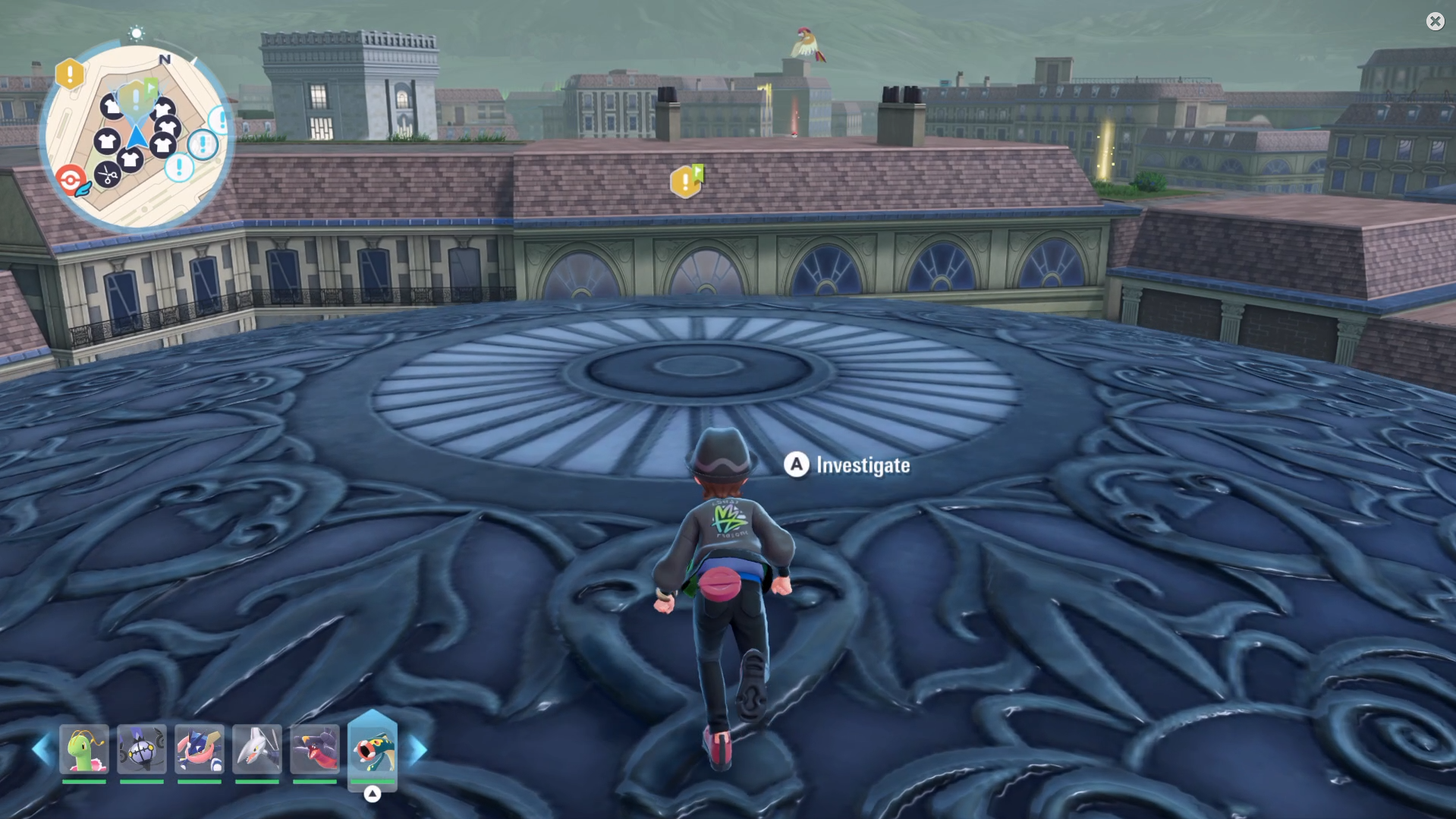
Task: Select Garchomp in the party bar
Action: 315,749
